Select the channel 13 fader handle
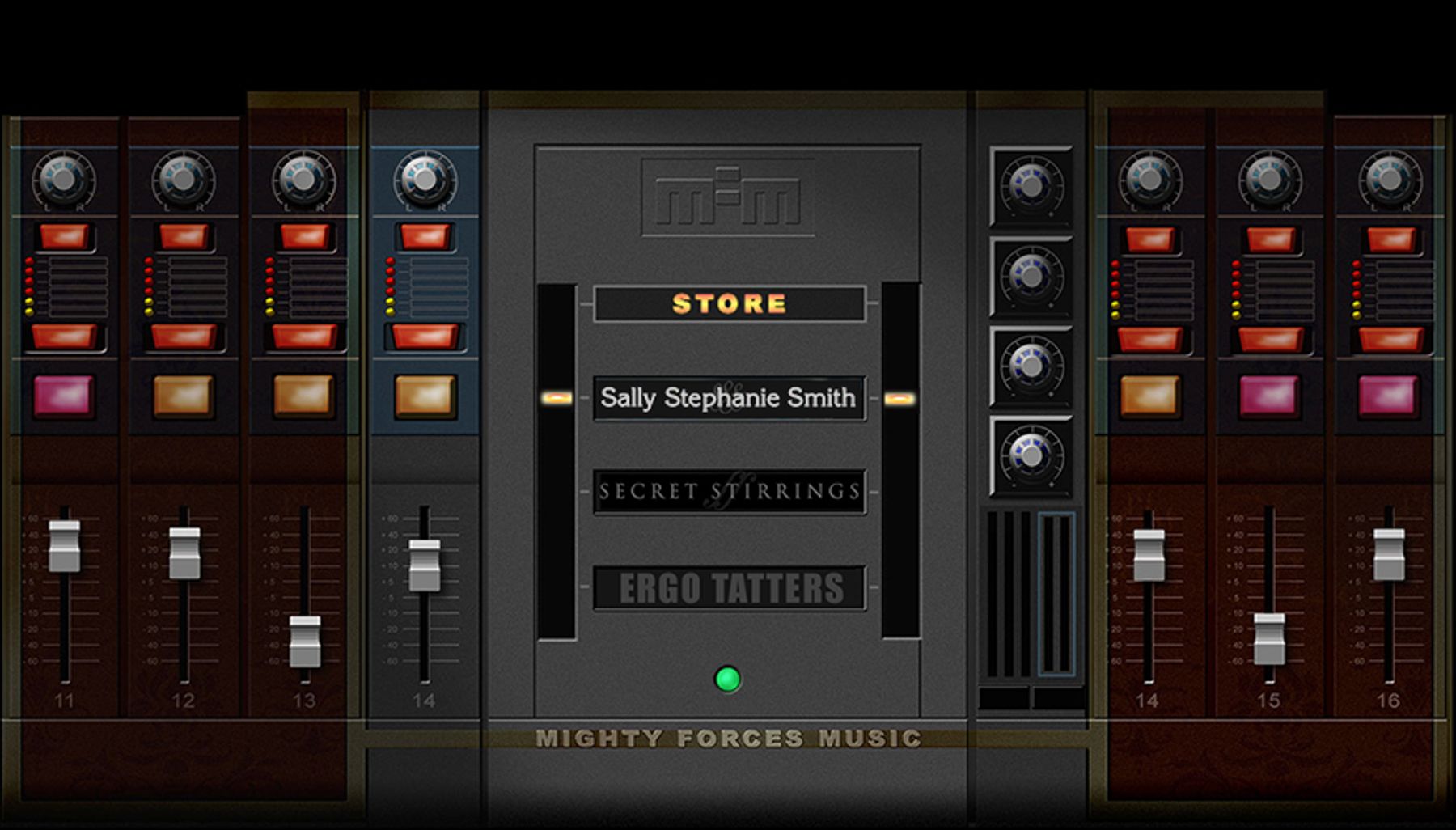Viewport: 1456px width, 830px height. click(x=305, y=641)
